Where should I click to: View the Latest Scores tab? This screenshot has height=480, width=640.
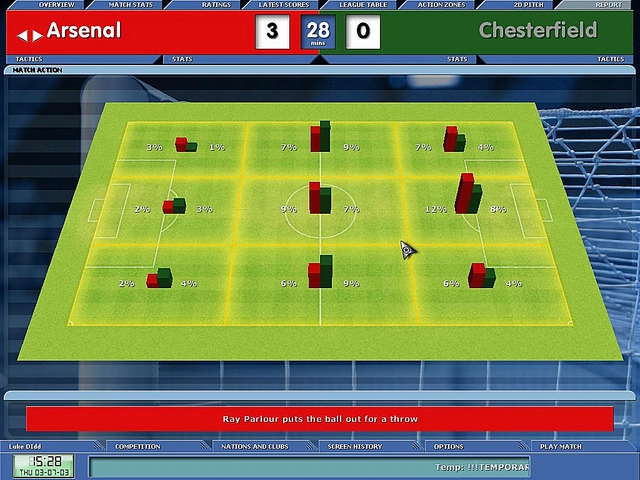(283, 5)
